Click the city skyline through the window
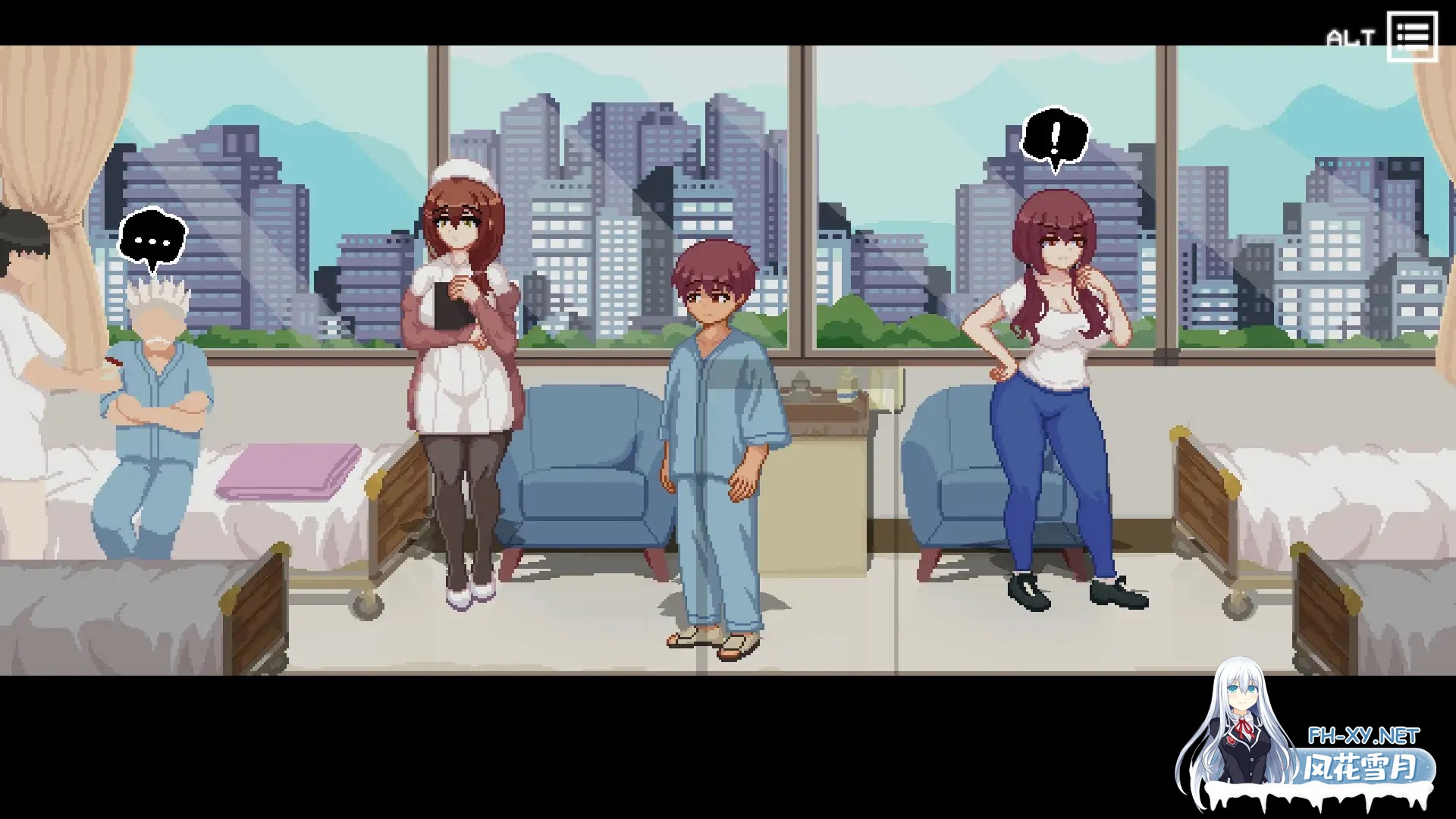The image size is (1456, 819). pyautogui.click(x=607, y=190)
